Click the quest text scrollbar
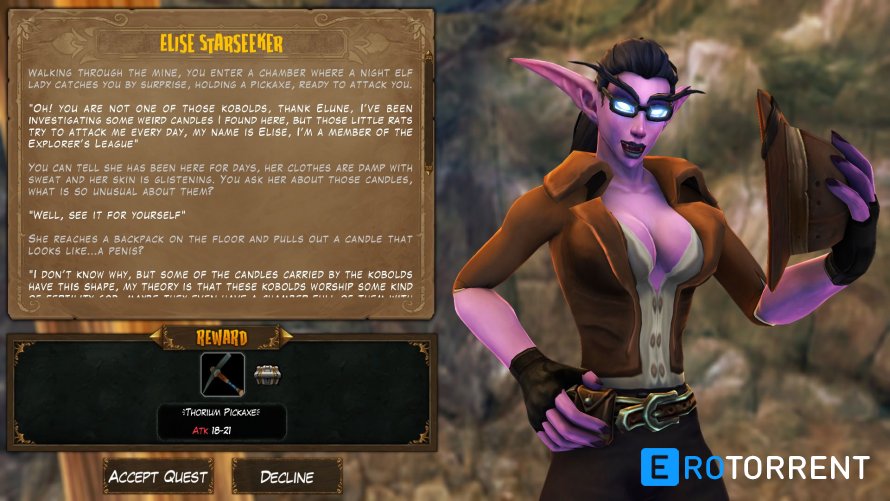This screenshot has width=890, height=501. (429, 110)
